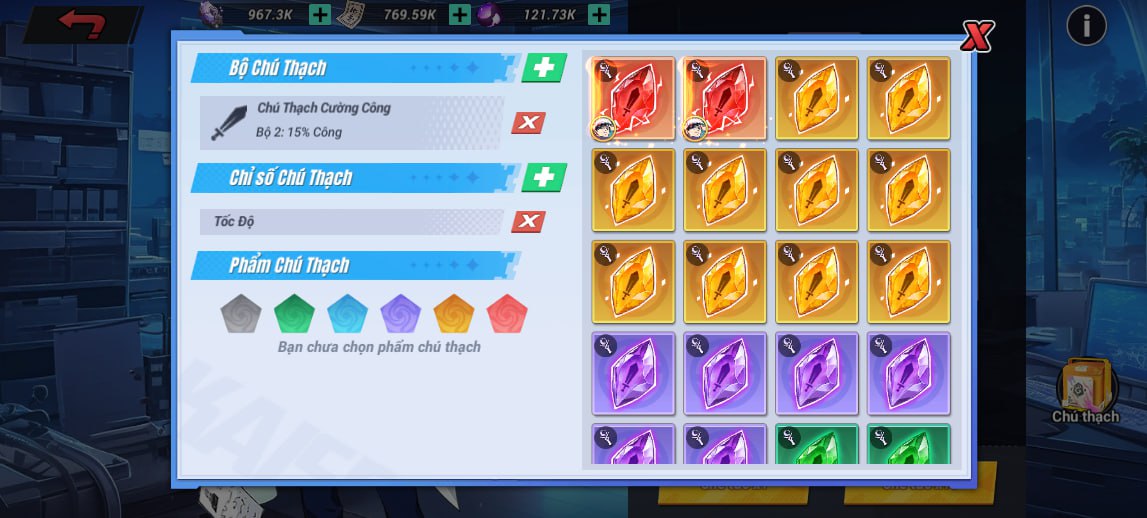Close the rune filter popup
The height and width of the screenshot is (518, 1147).
(976, 36)
